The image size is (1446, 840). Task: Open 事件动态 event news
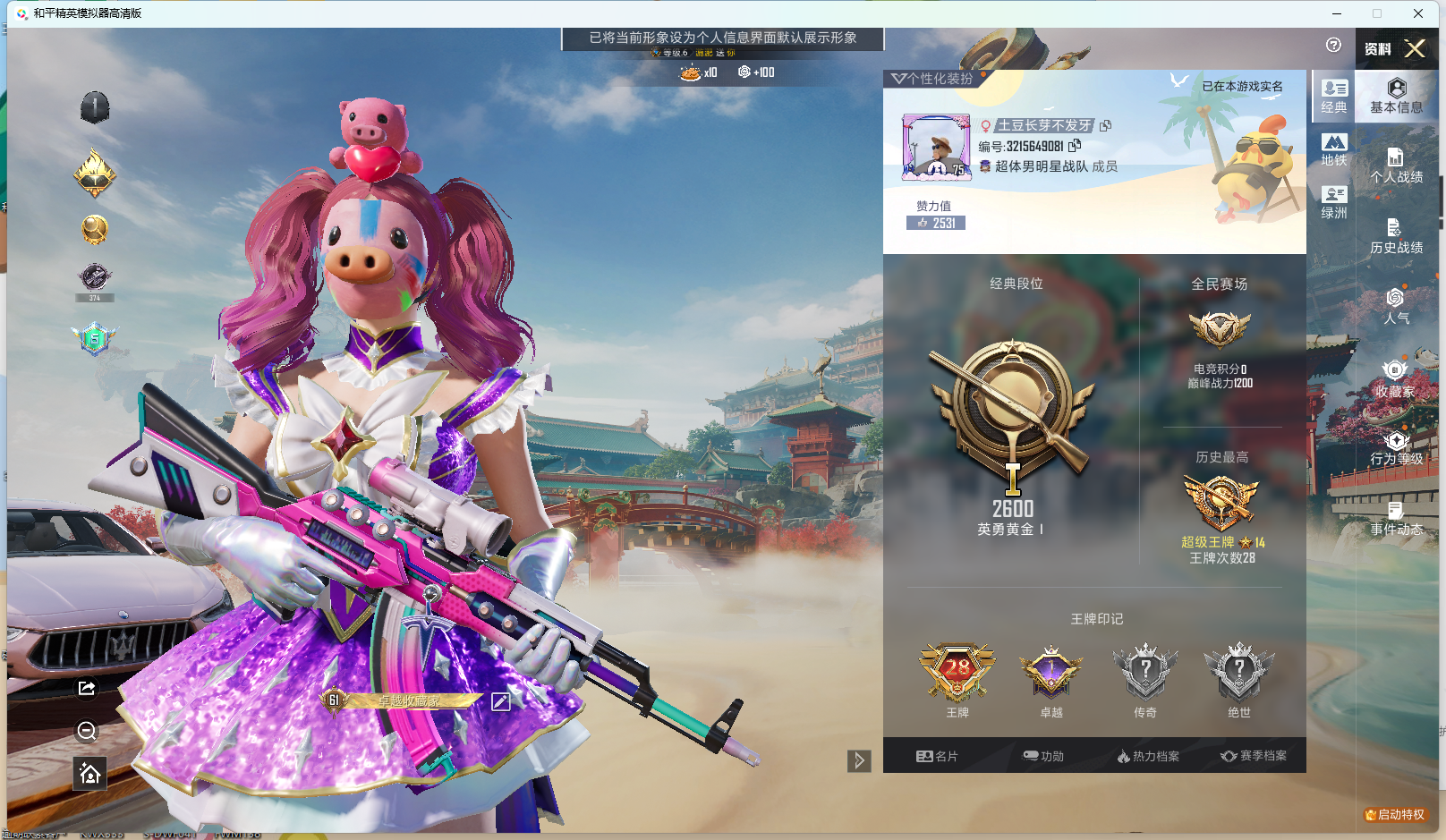click(1396, 517)
